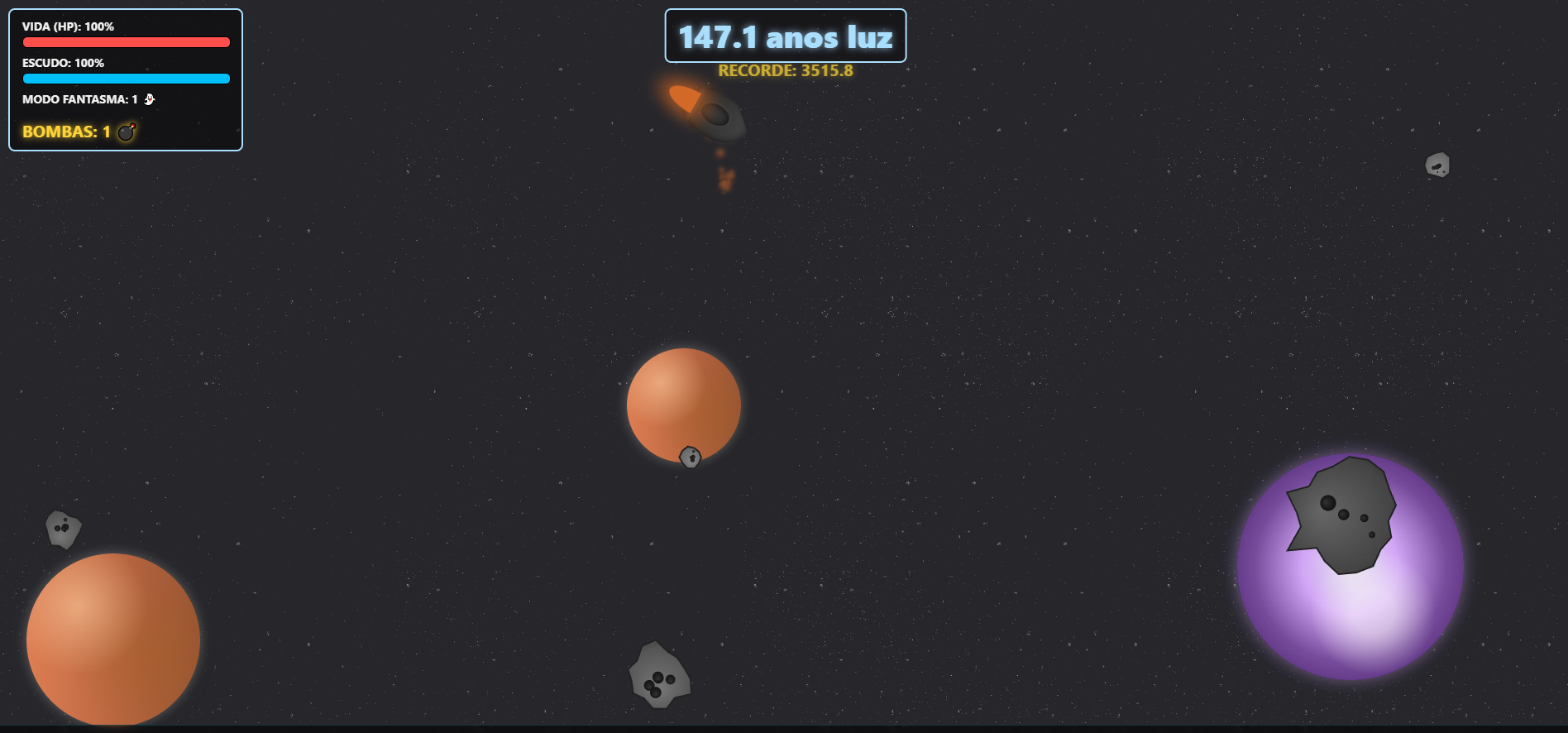Activate the glowing BOMBAS: 1 ability
This screenshot has width=1568, height=733.
pos(79,131)
